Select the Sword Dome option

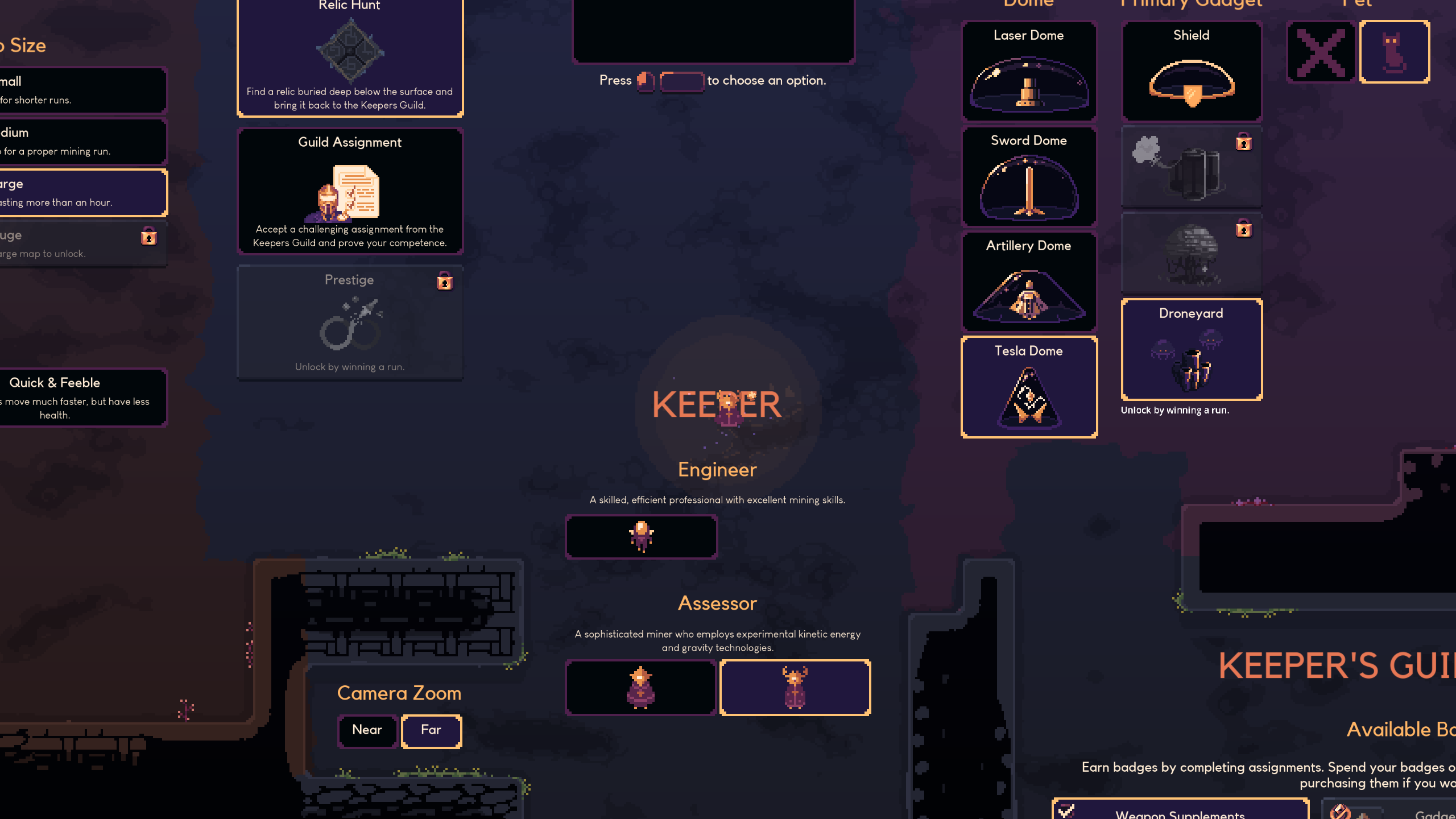pos(1029,176)
